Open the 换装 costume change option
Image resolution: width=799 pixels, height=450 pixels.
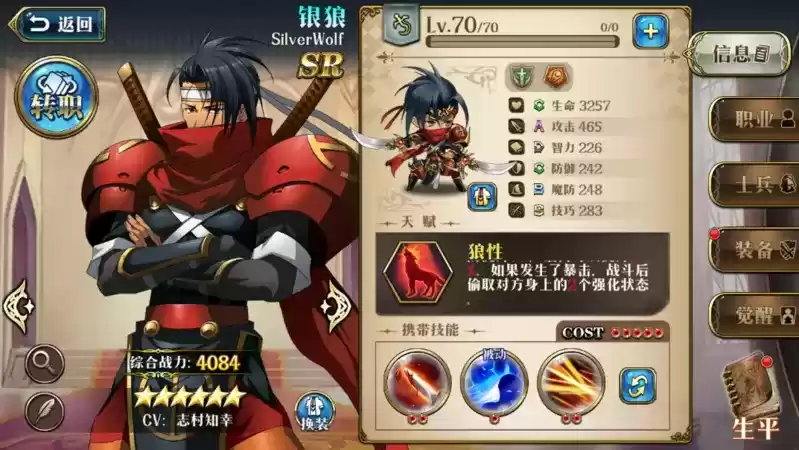point(315,410)
